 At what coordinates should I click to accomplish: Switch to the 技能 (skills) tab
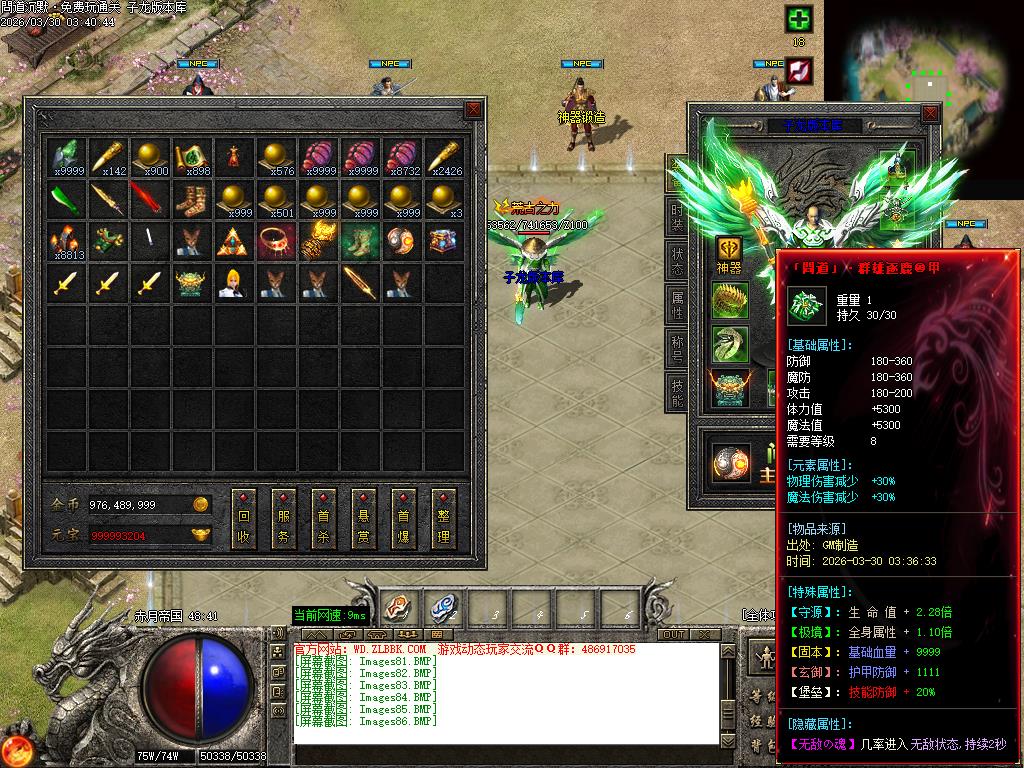pos(677,395)
